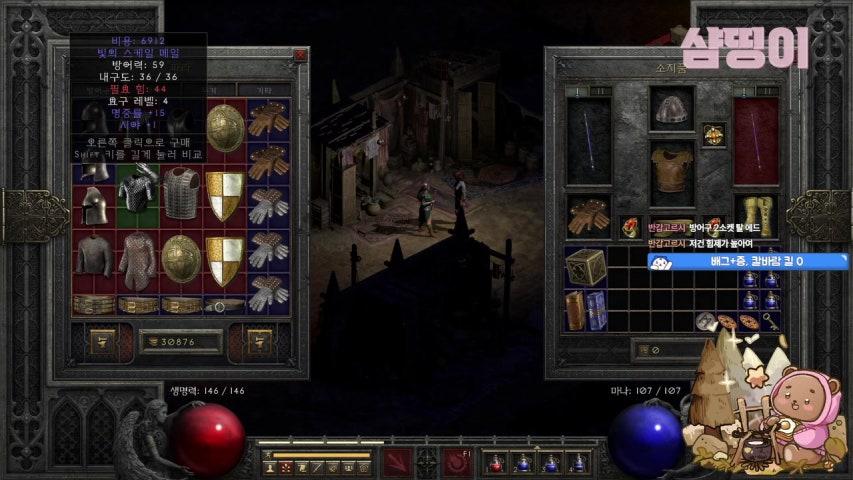Select the equipped body armor slot
Screen dimensions: 853x480
[x=671, y=171]
